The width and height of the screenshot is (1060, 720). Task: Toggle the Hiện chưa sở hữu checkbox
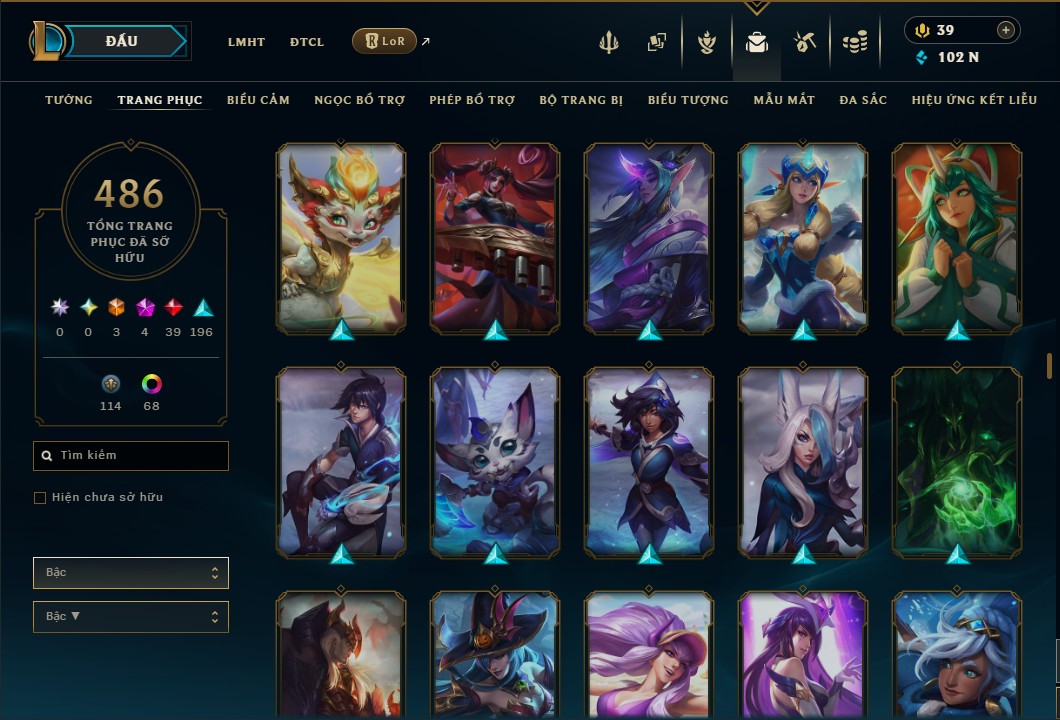point(40,498)
